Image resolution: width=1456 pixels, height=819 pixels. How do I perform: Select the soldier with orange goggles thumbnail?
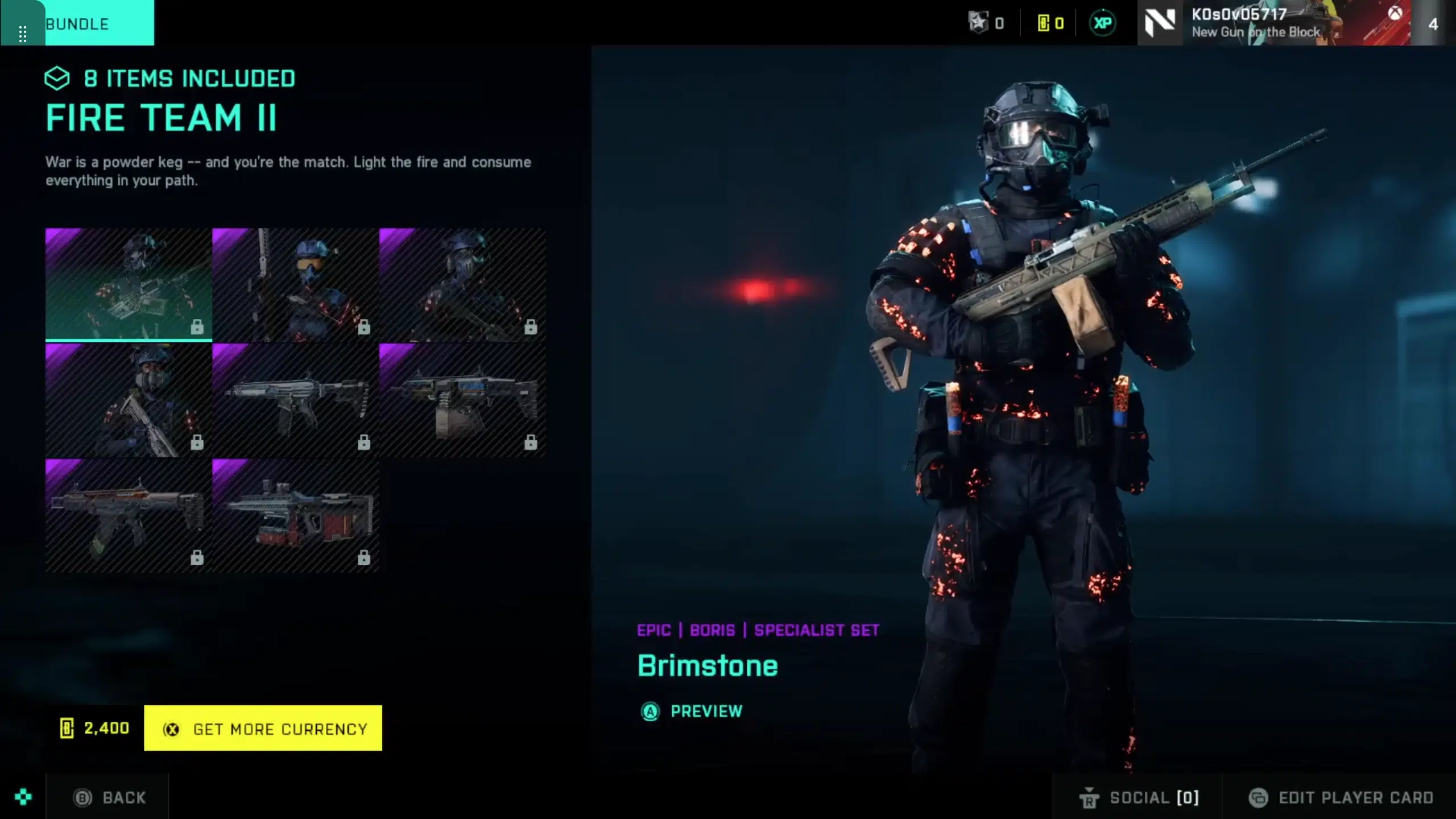tap(295, 284)
